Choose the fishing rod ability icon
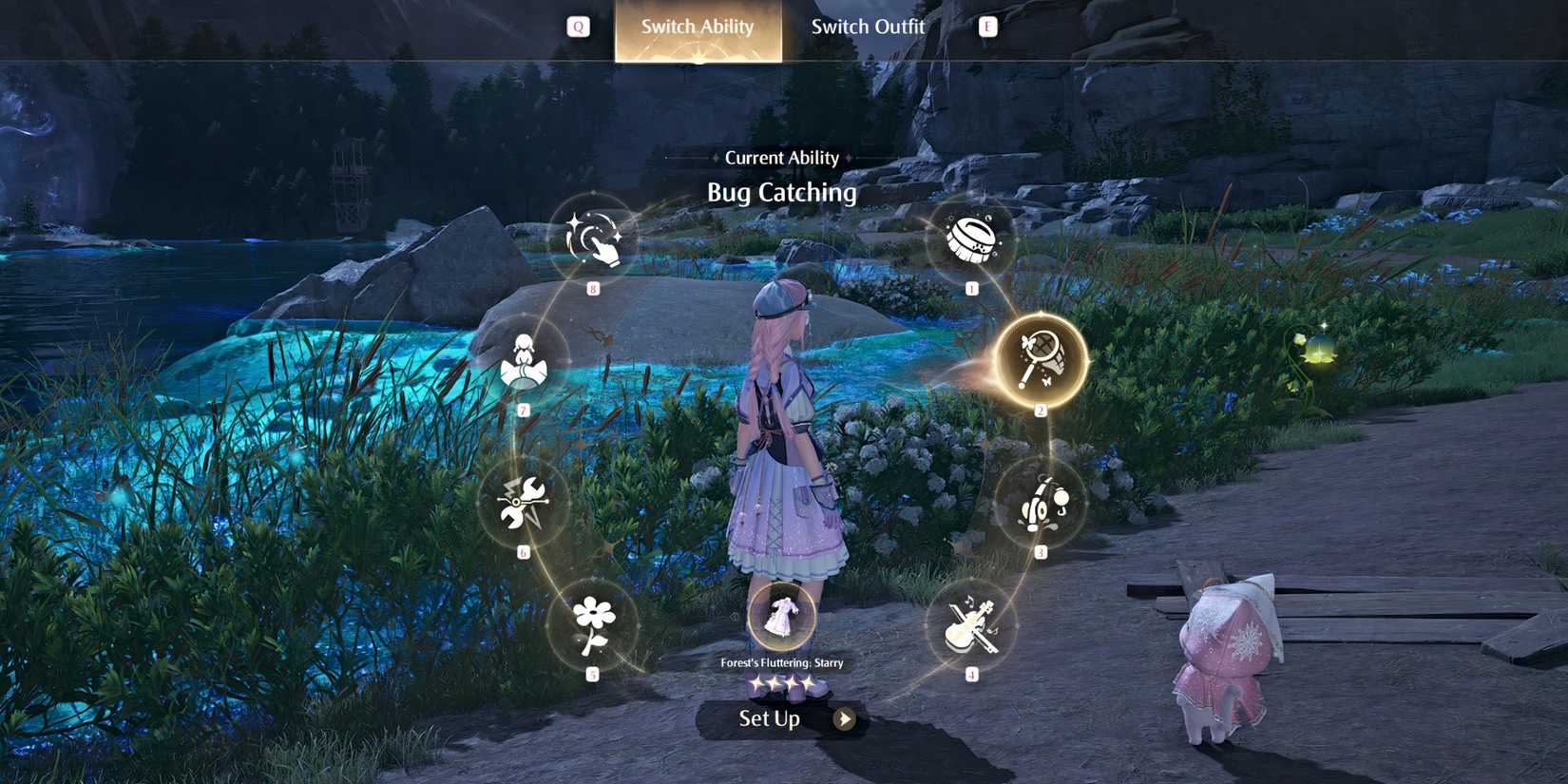The image size is (1568, 784). [1042, 506]
